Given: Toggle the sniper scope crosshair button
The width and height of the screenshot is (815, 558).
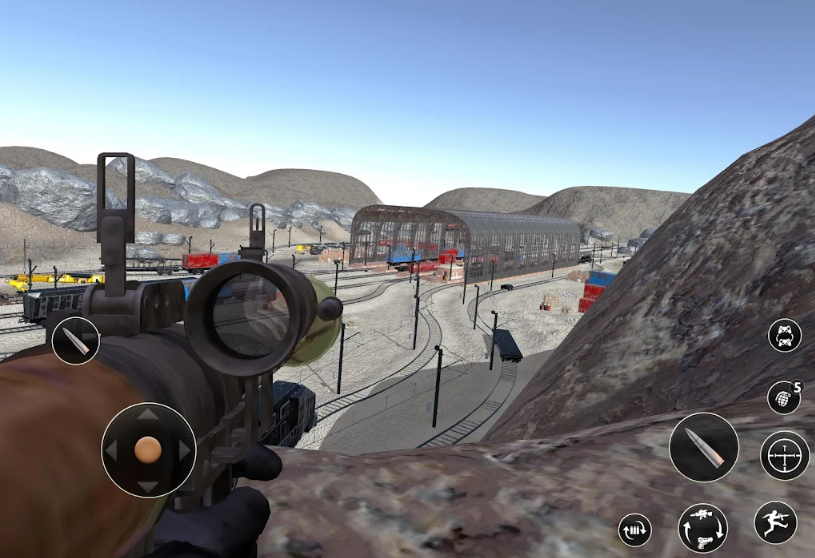Looking at the screenshot, I should click(784, 456).
